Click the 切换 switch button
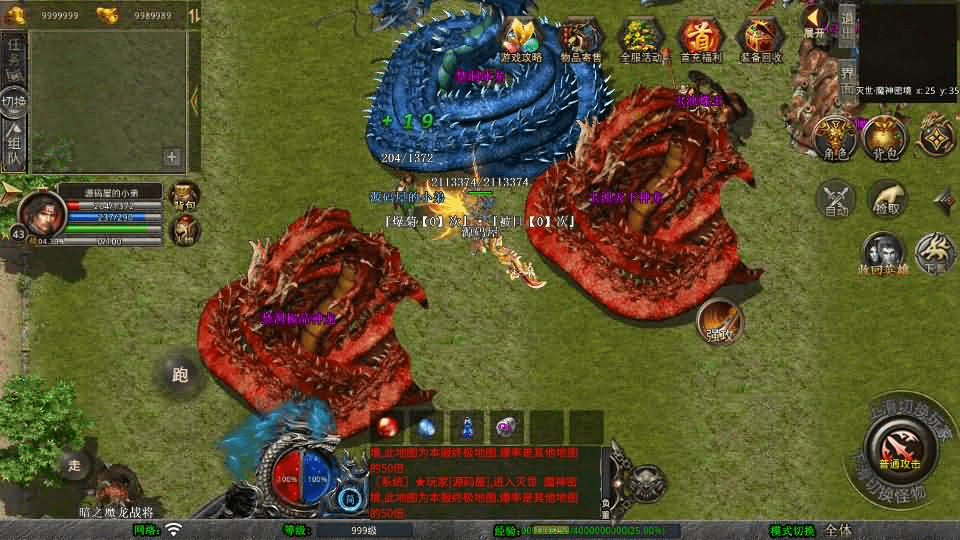The image size is (960, 540). coord(14,102)
